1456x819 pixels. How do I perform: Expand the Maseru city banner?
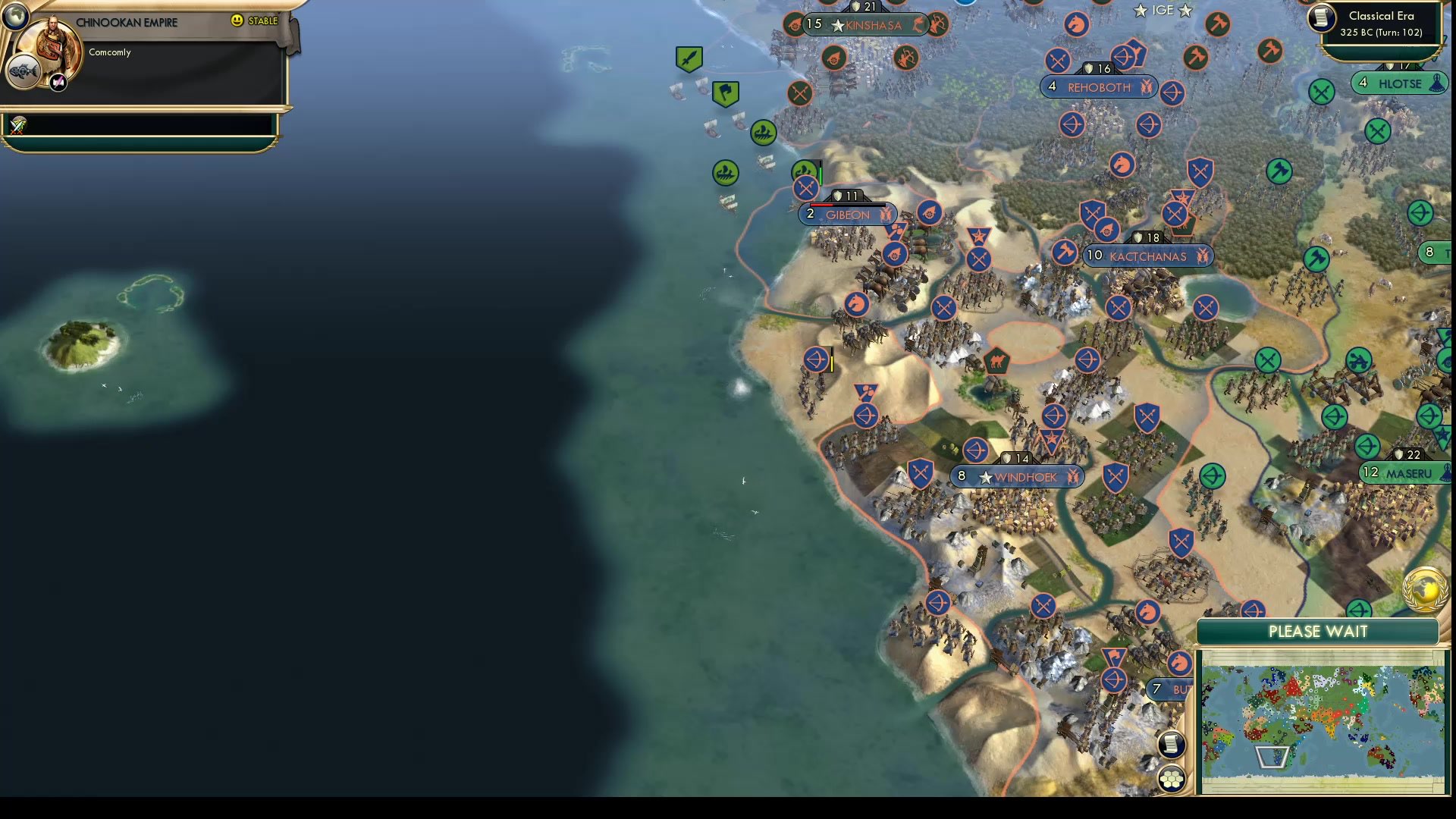pos(1406,472)
